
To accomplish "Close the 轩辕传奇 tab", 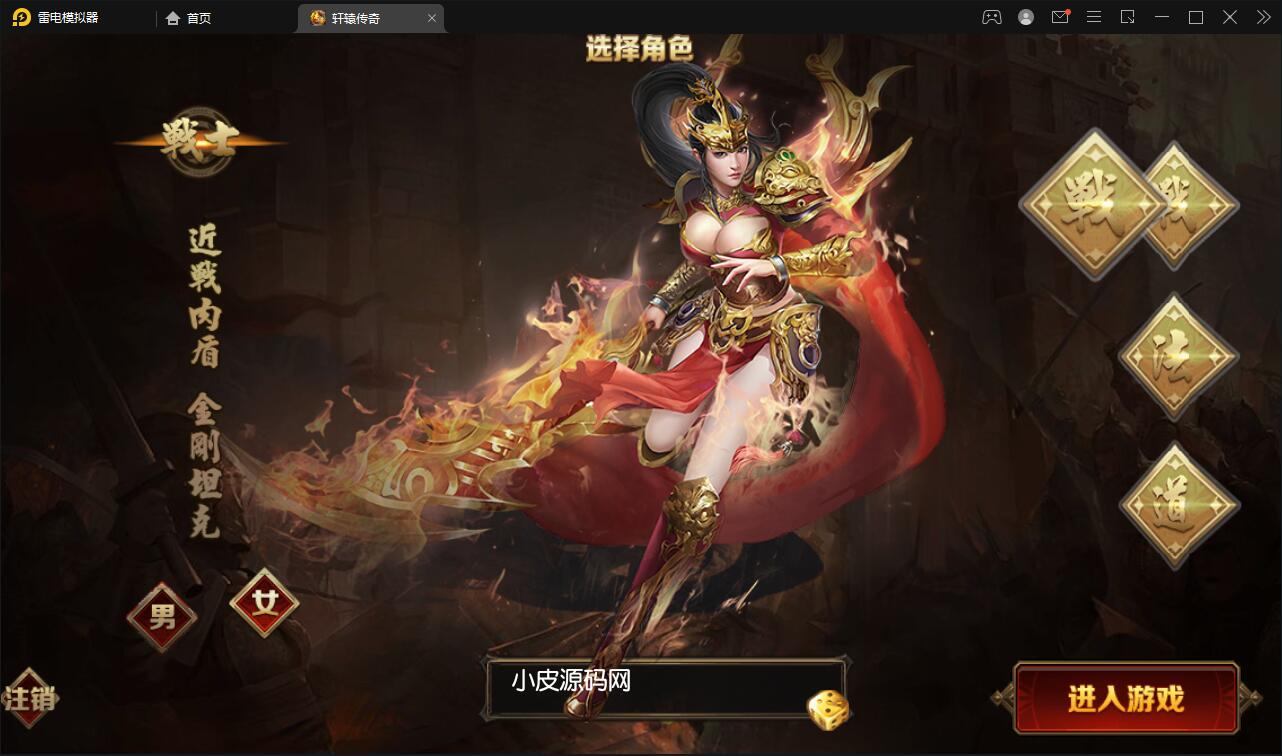I will (x=431, y=17).
